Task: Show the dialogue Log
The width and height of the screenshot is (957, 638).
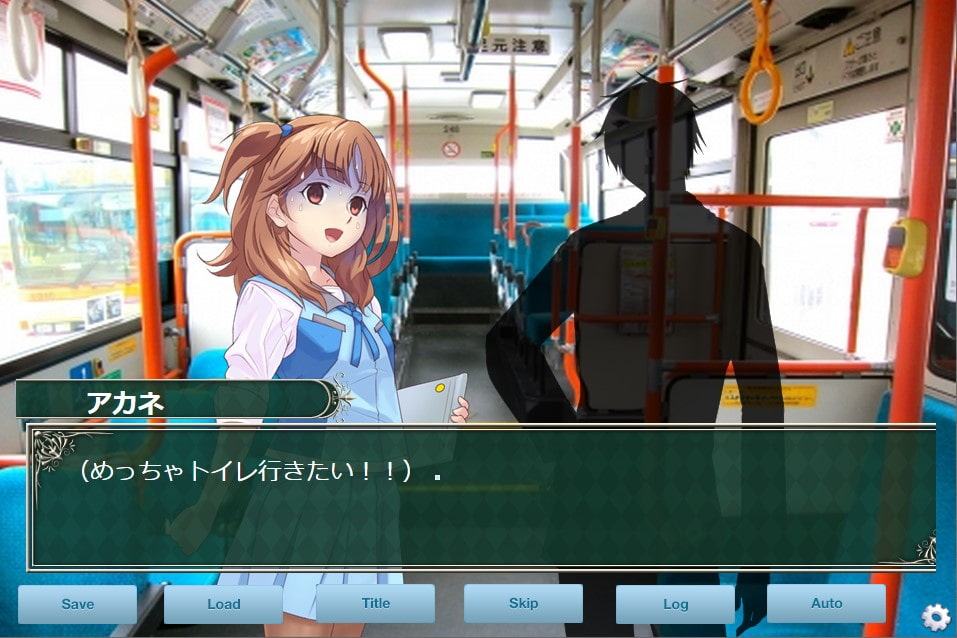Action: 675,604
